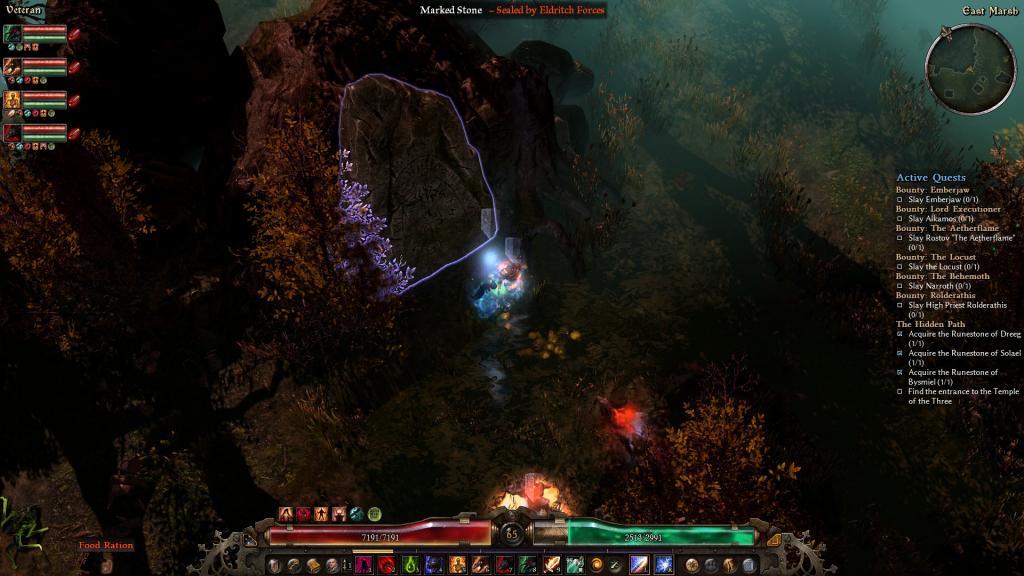Open the helmet icon menu button
Screen dimensions: 1024x576
(272, 565)
